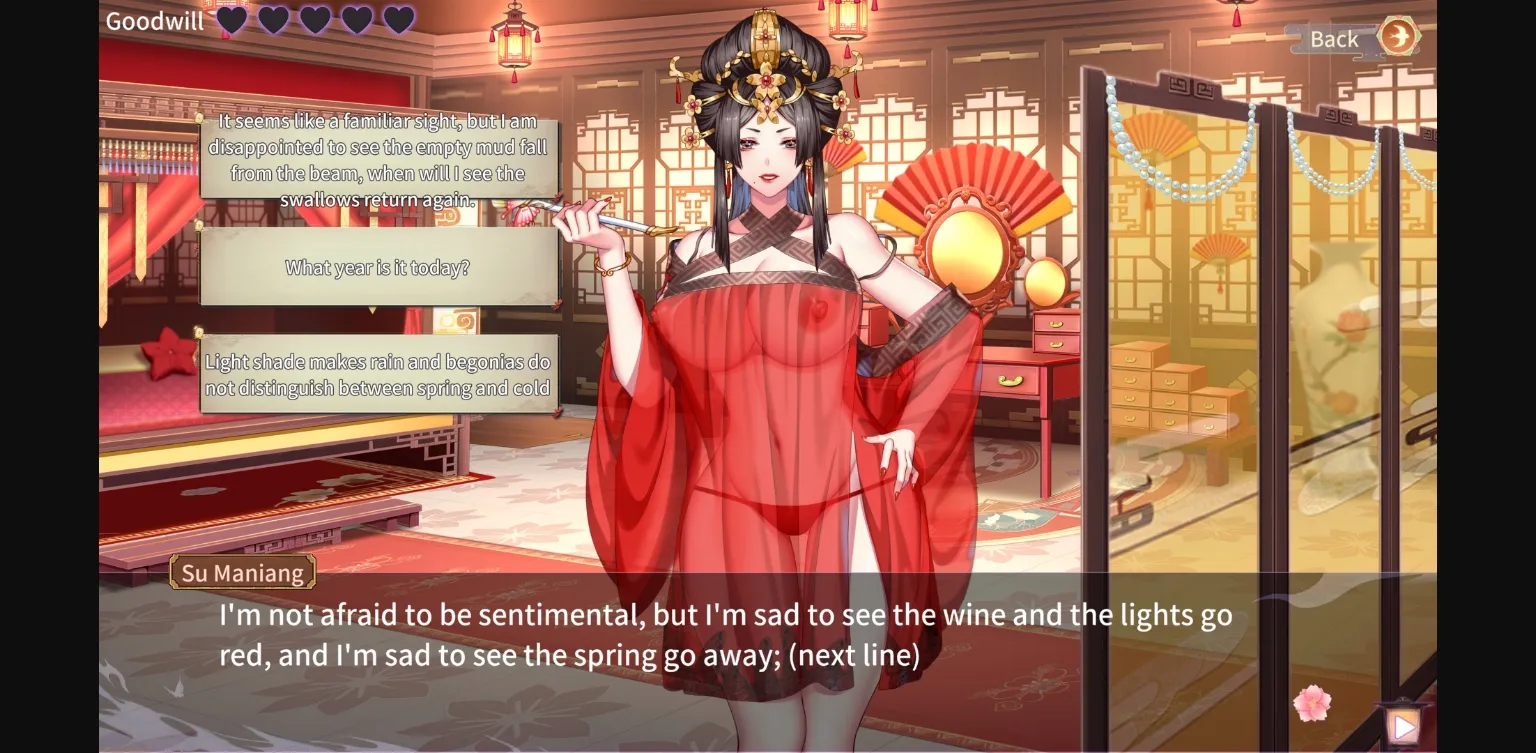Click the Su Maniang name plate

(x=241, y=572)
